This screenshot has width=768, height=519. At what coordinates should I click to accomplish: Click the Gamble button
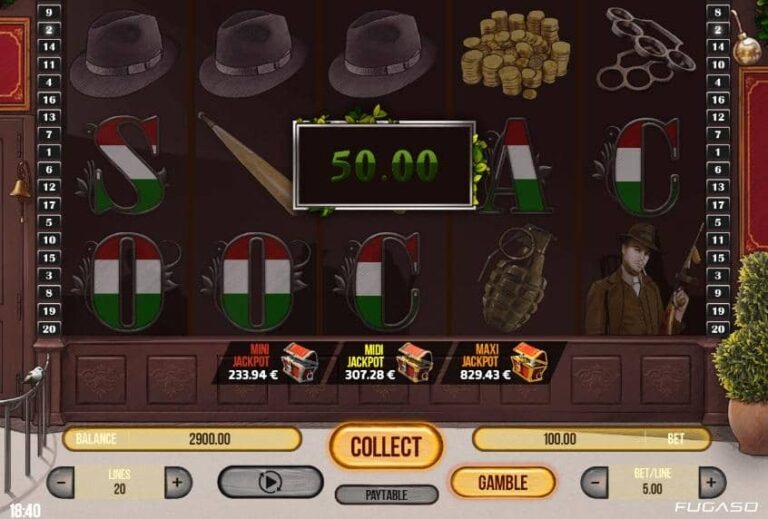tap(502, 483)
